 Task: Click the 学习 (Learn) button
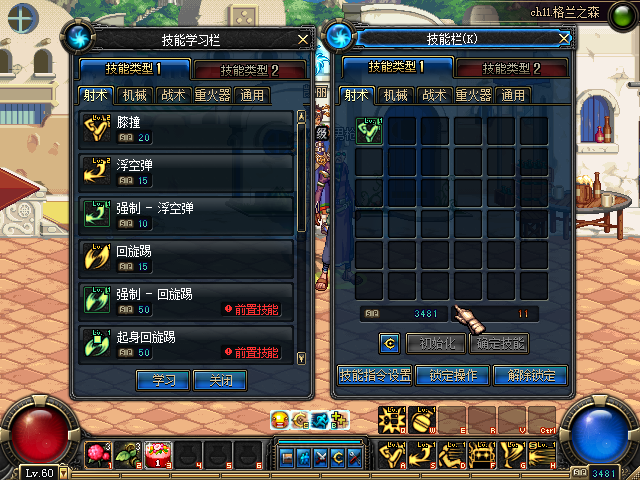coord(162,380)
